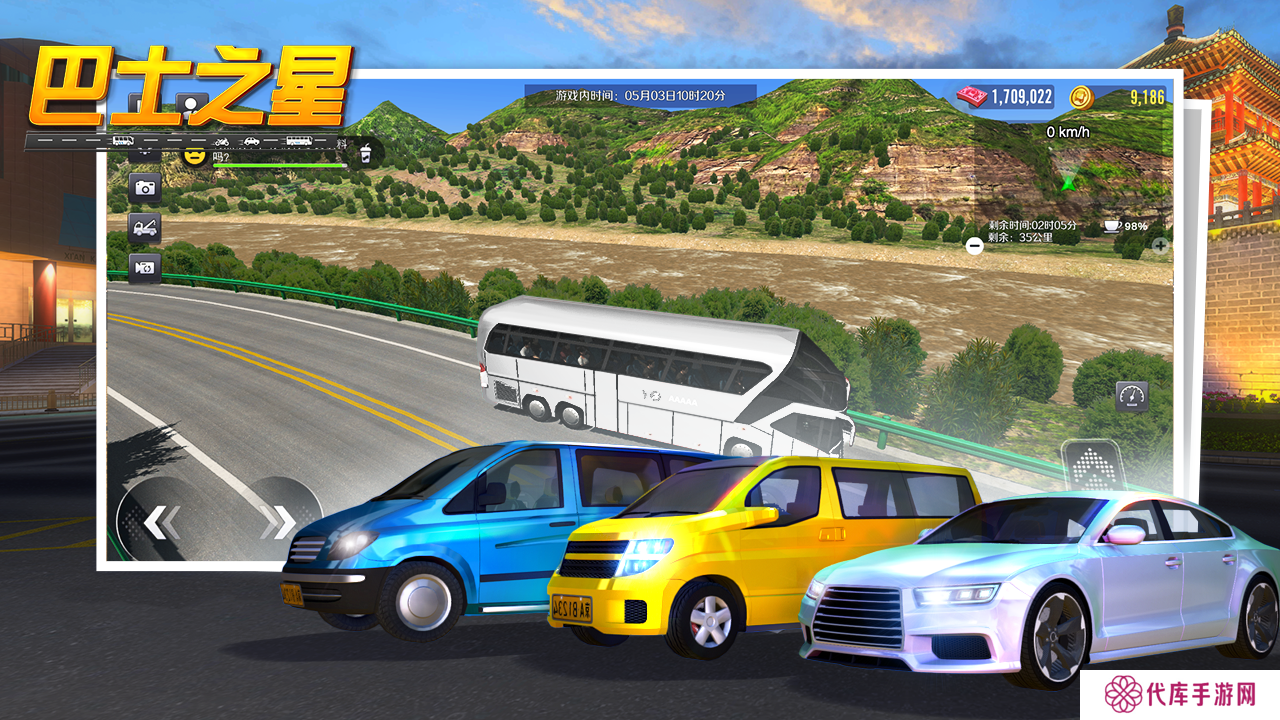Tap the coffee cup fatigue icon
This screenshot has height=720, width=1280.
[1112, 226]
